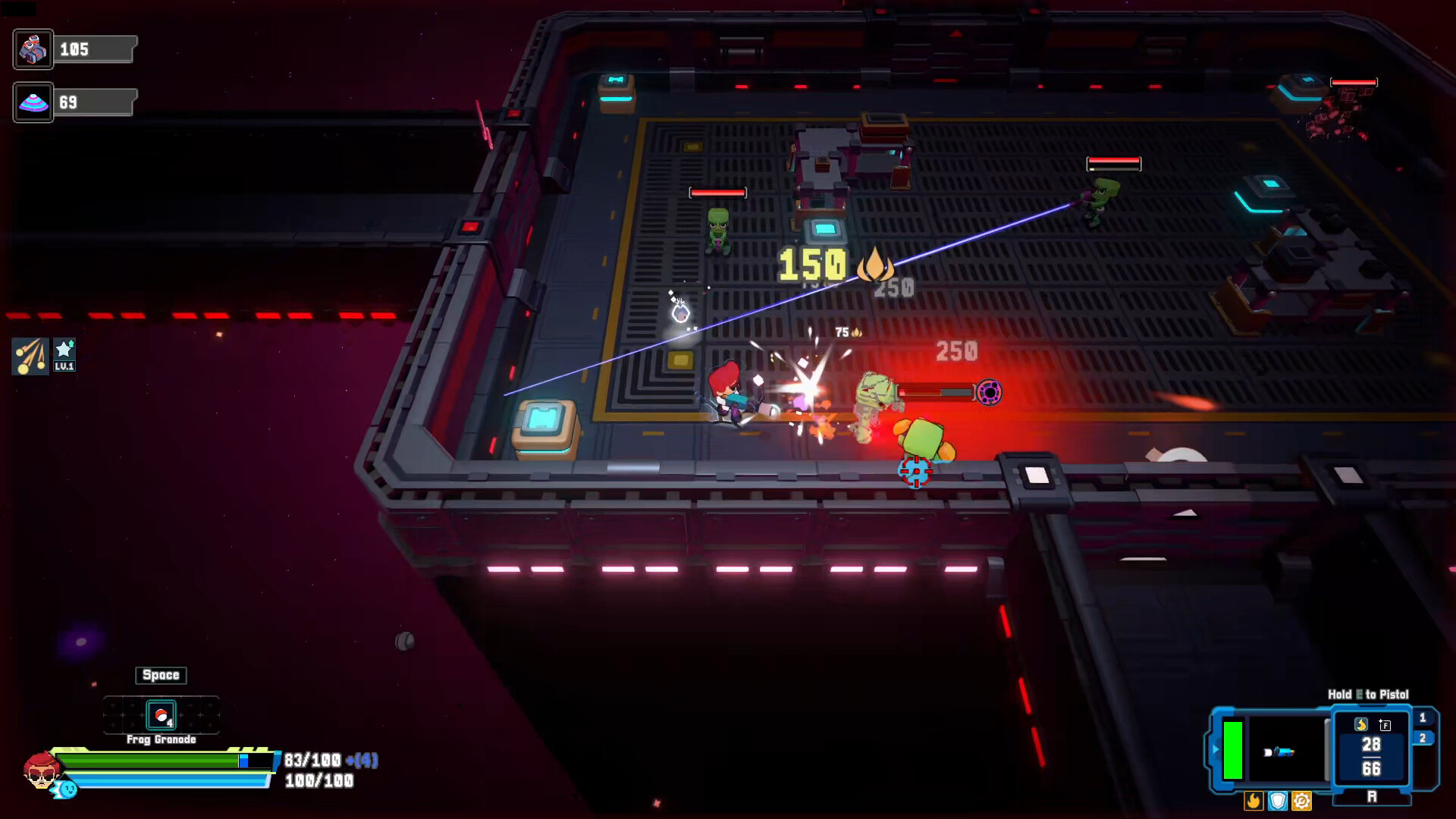Click the tank resource icon showing 105
Screen dimensions: 1456x819
click(33, 49)
